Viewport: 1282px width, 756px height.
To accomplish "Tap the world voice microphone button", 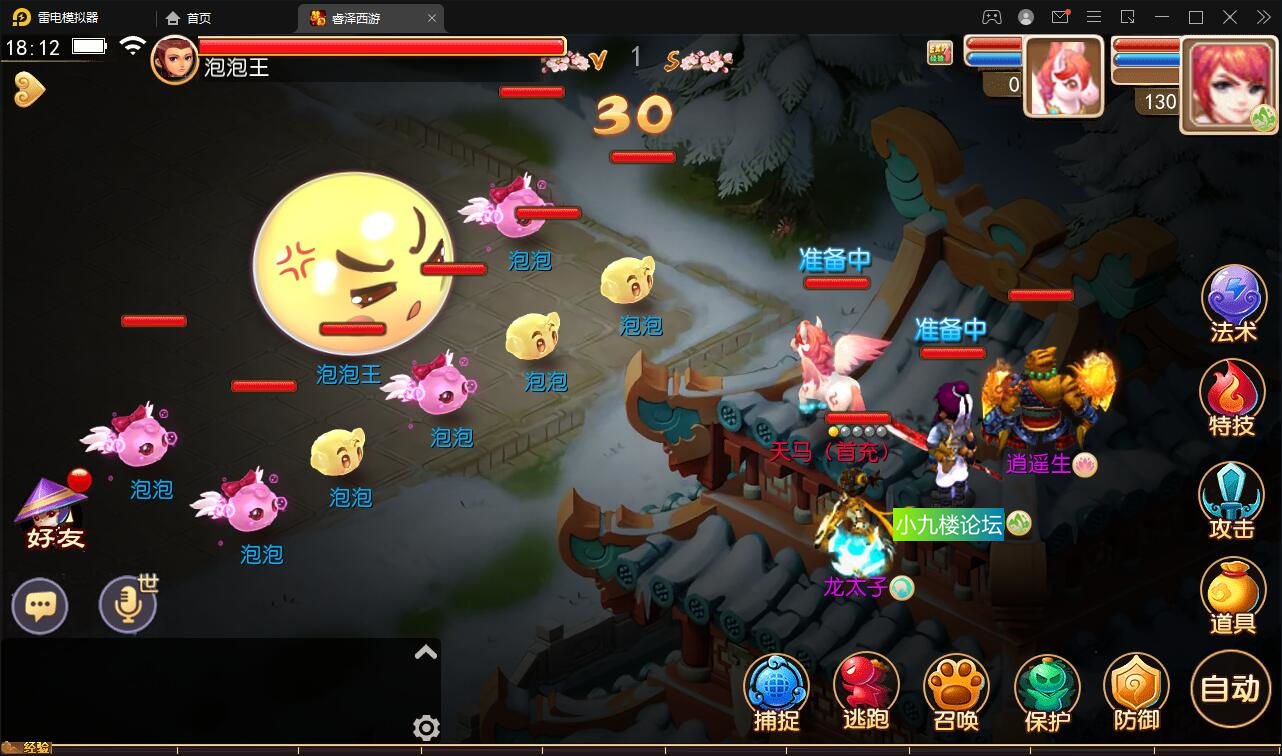I will 128,606.
